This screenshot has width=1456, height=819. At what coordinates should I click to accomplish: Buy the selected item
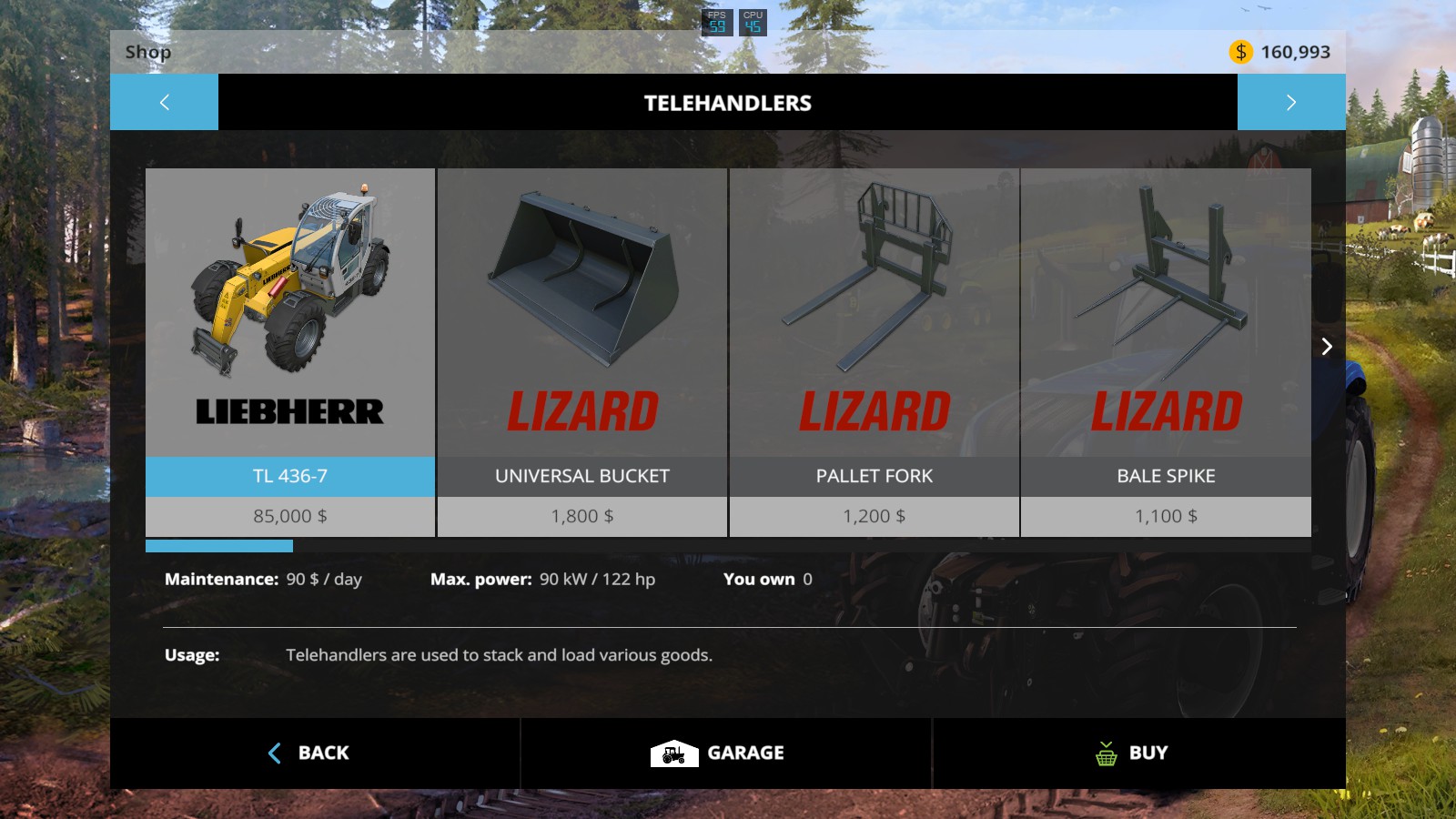1133,753
